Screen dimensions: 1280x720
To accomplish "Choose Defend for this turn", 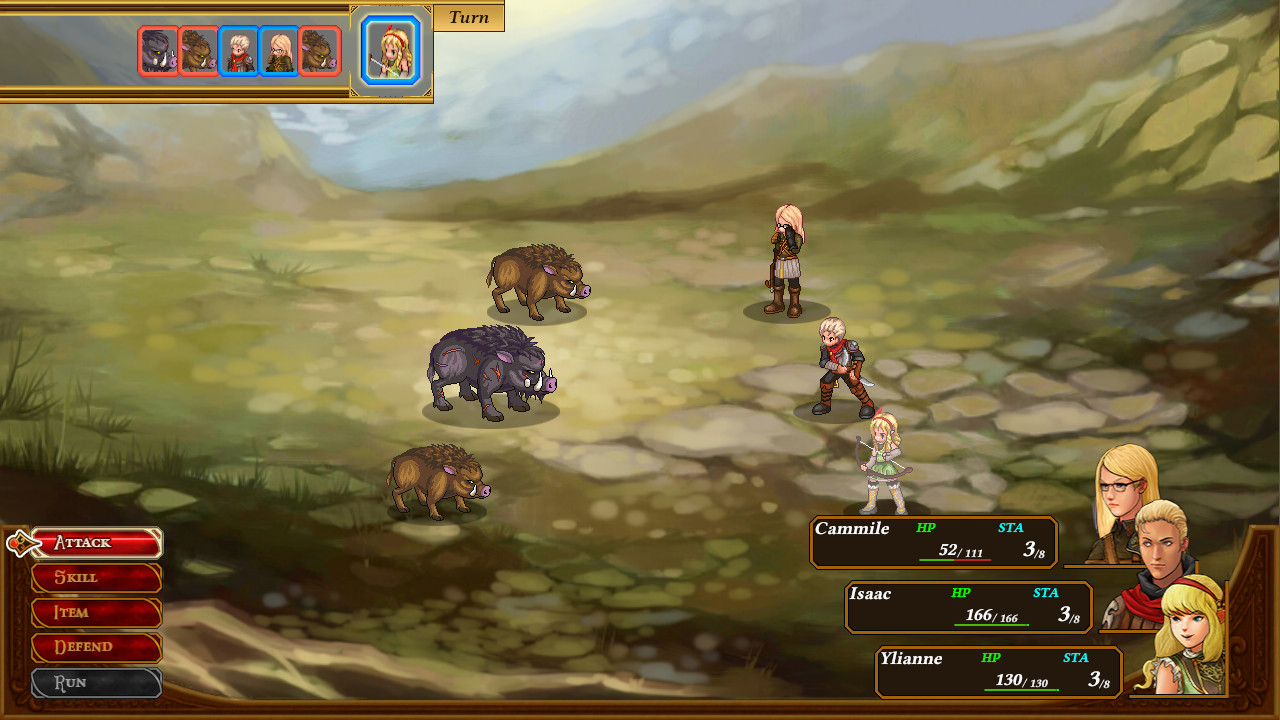I will point(96,647).
